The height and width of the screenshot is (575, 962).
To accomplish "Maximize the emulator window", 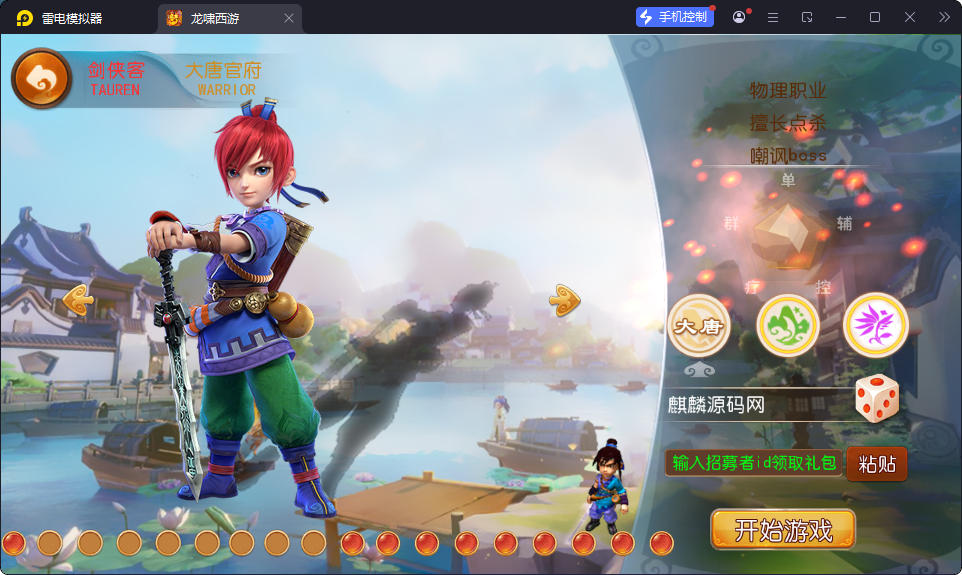I will [875, 17].
